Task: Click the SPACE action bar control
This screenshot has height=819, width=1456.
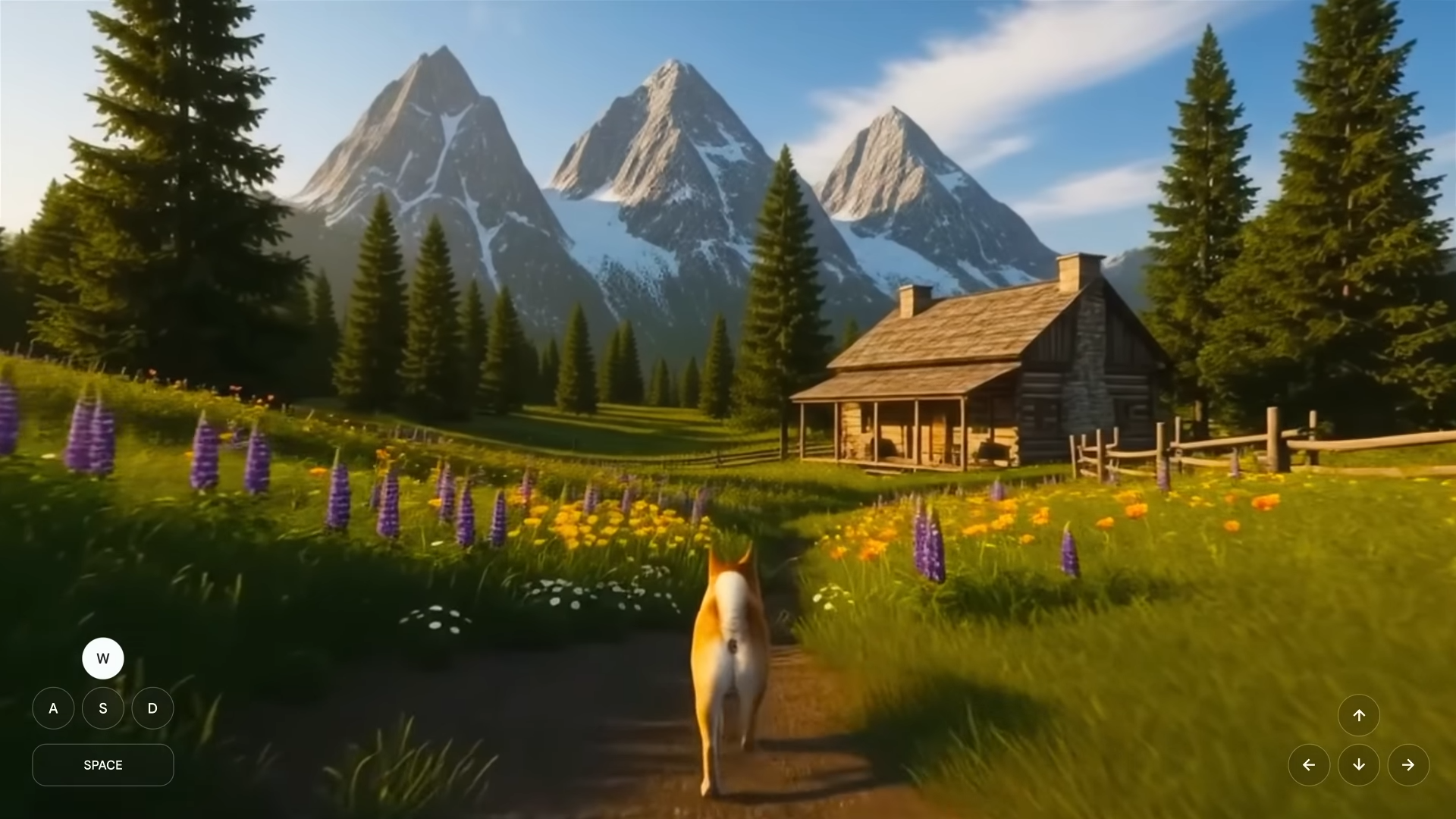Action: [103, 765]
